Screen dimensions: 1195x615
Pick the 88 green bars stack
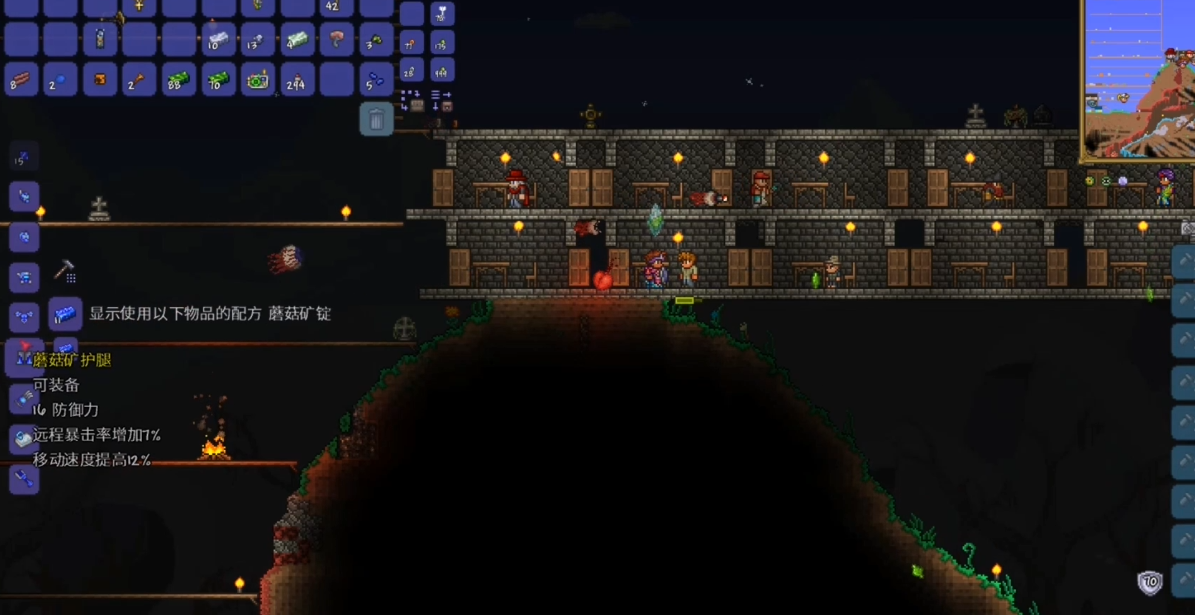click(x=178, y=79)
